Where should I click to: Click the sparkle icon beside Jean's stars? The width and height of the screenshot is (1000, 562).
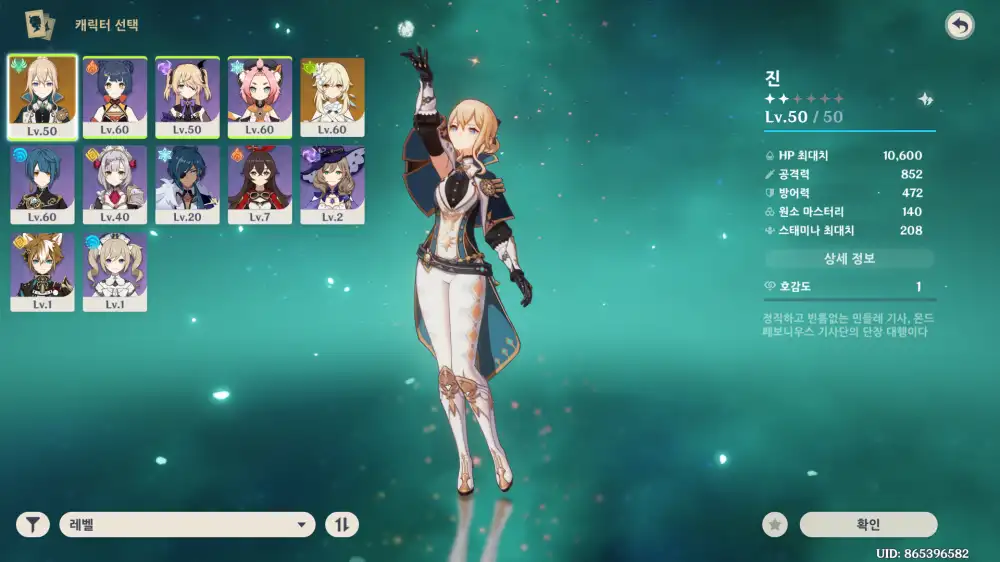coord(926,99)
